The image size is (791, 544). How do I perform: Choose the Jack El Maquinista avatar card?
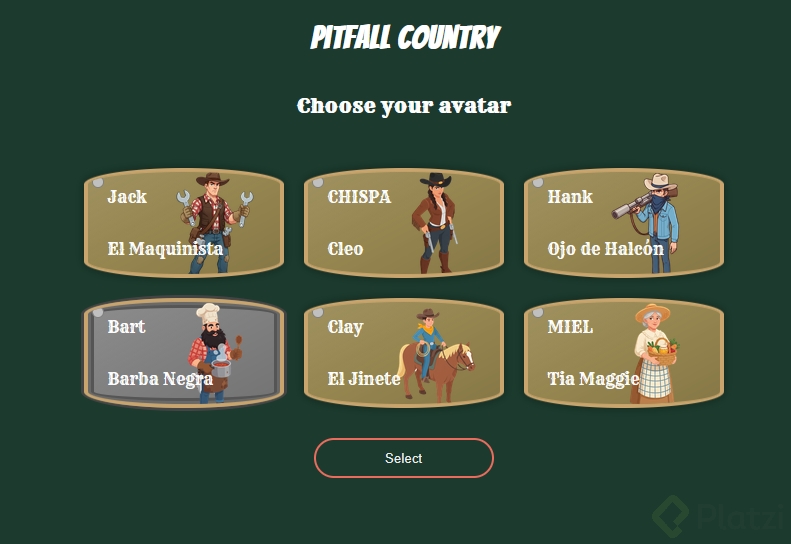[184, 222]
